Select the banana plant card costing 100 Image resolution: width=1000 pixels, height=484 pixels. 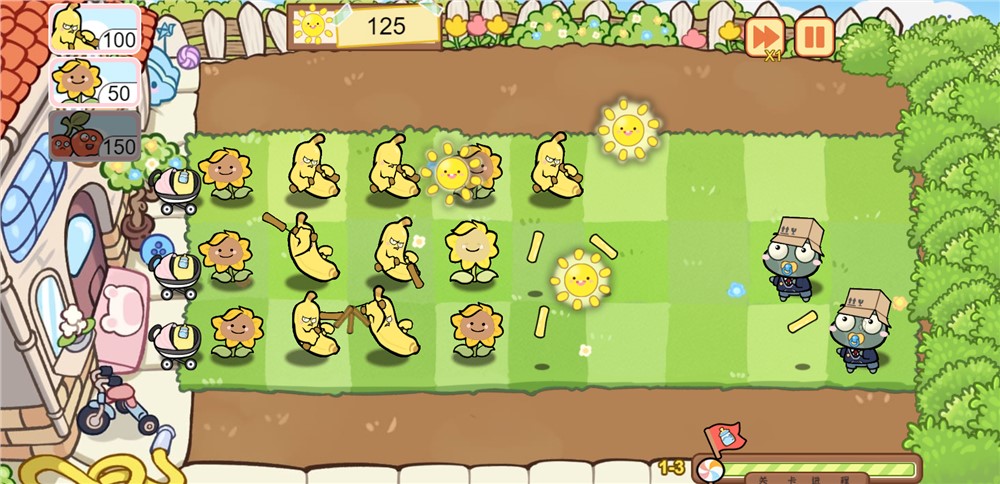[94, 29]
